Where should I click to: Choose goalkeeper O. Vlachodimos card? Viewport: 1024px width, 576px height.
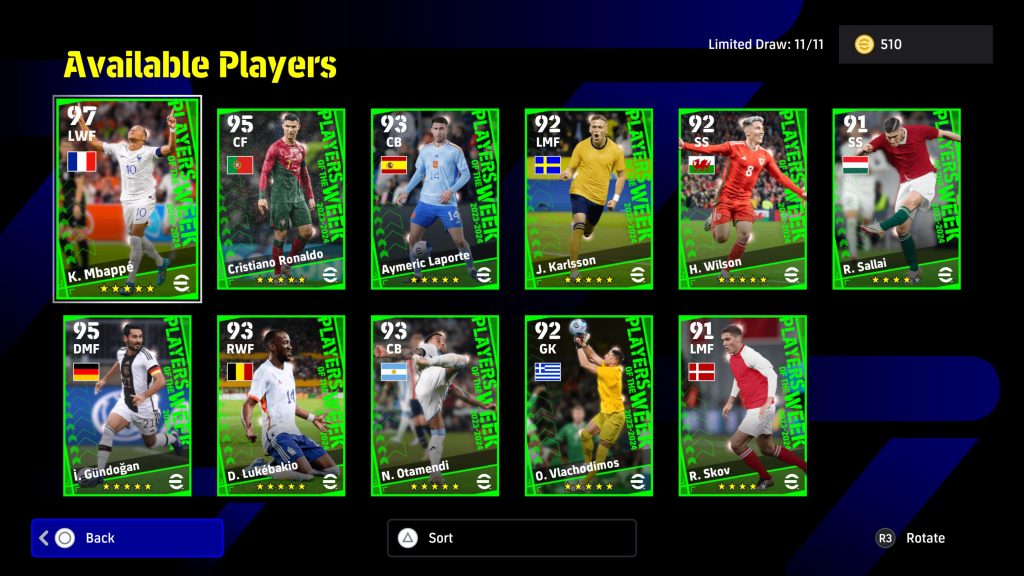[589, 405]
